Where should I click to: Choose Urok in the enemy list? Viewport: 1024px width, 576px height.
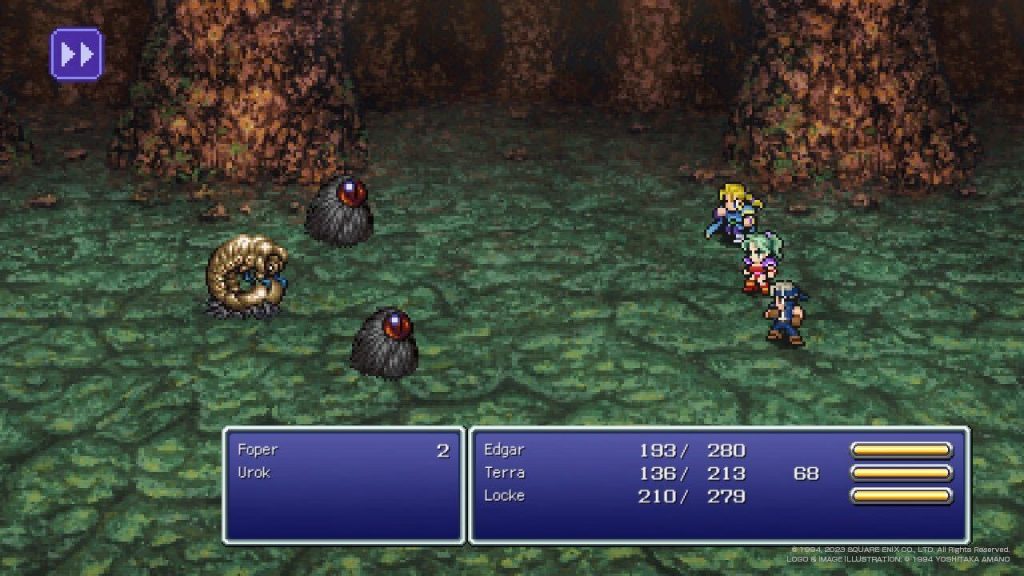[x=255, y=472]
